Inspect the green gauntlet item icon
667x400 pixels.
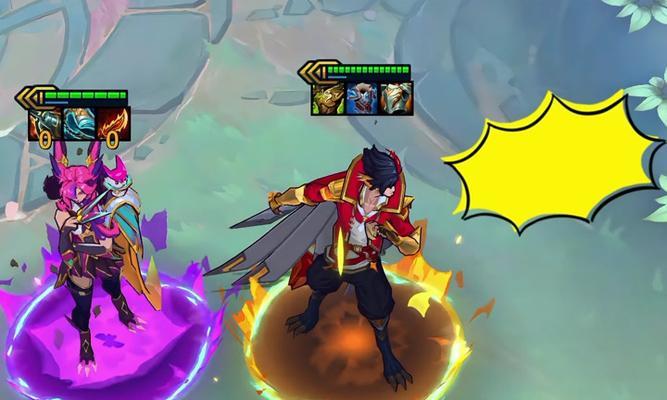tap(329, 97)
